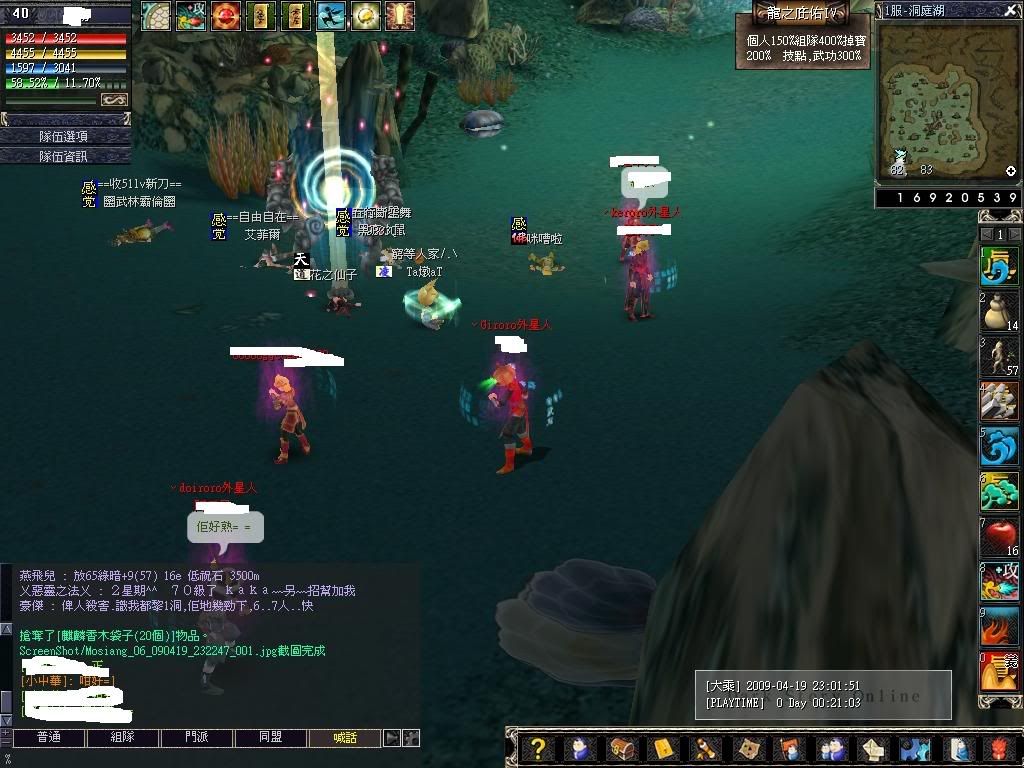Select the 同盟 alliance chat tab

tap(271, 738)
